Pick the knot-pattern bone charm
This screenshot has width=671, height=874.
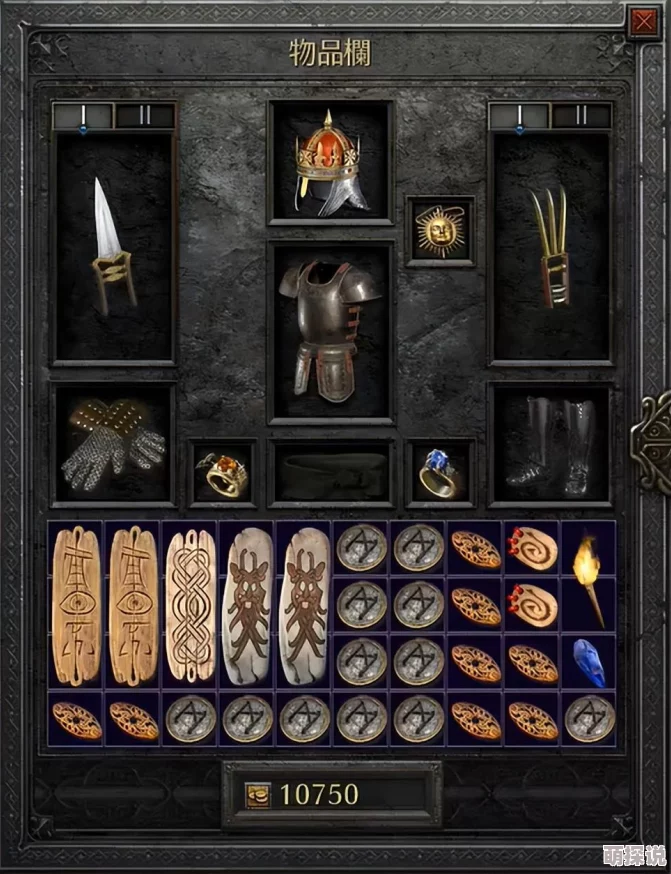point(190,606)
